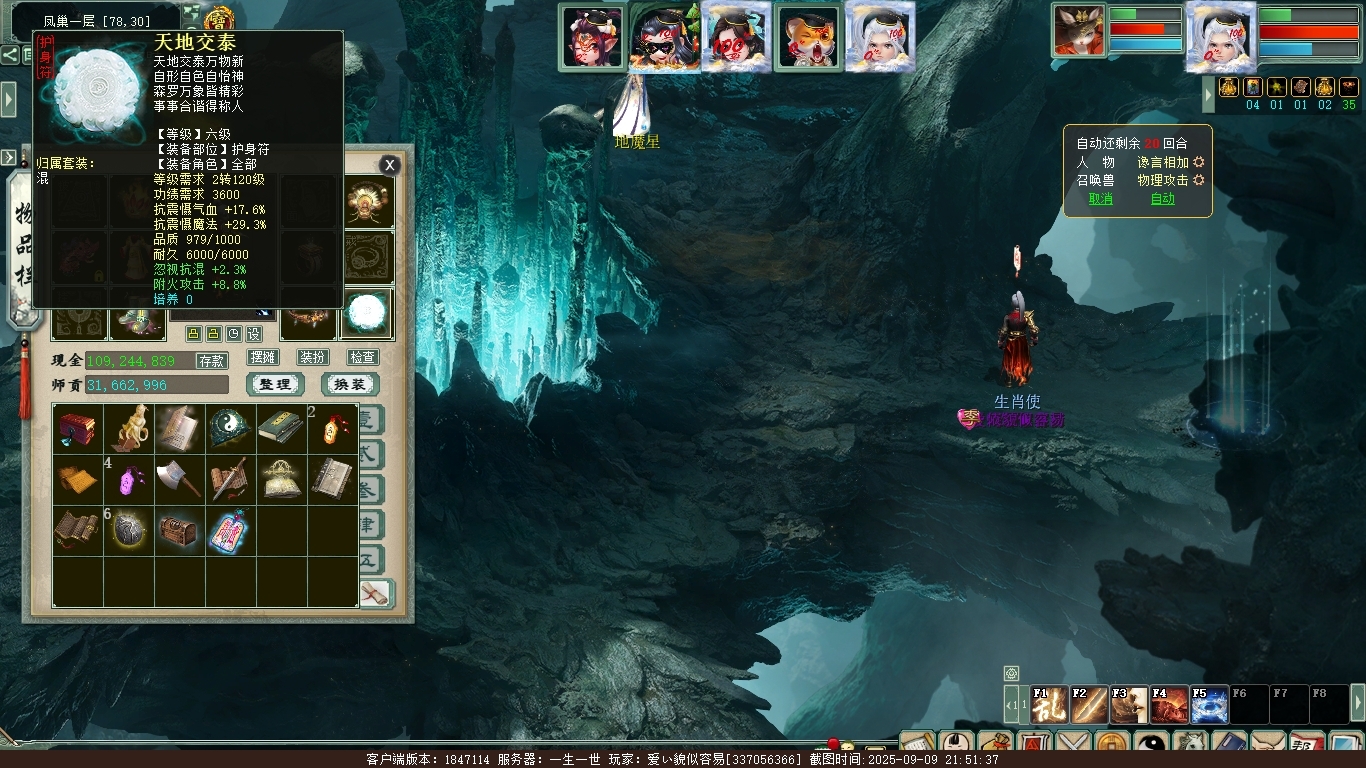Click the rabbit-eared pet portrait

(1078, 32)
